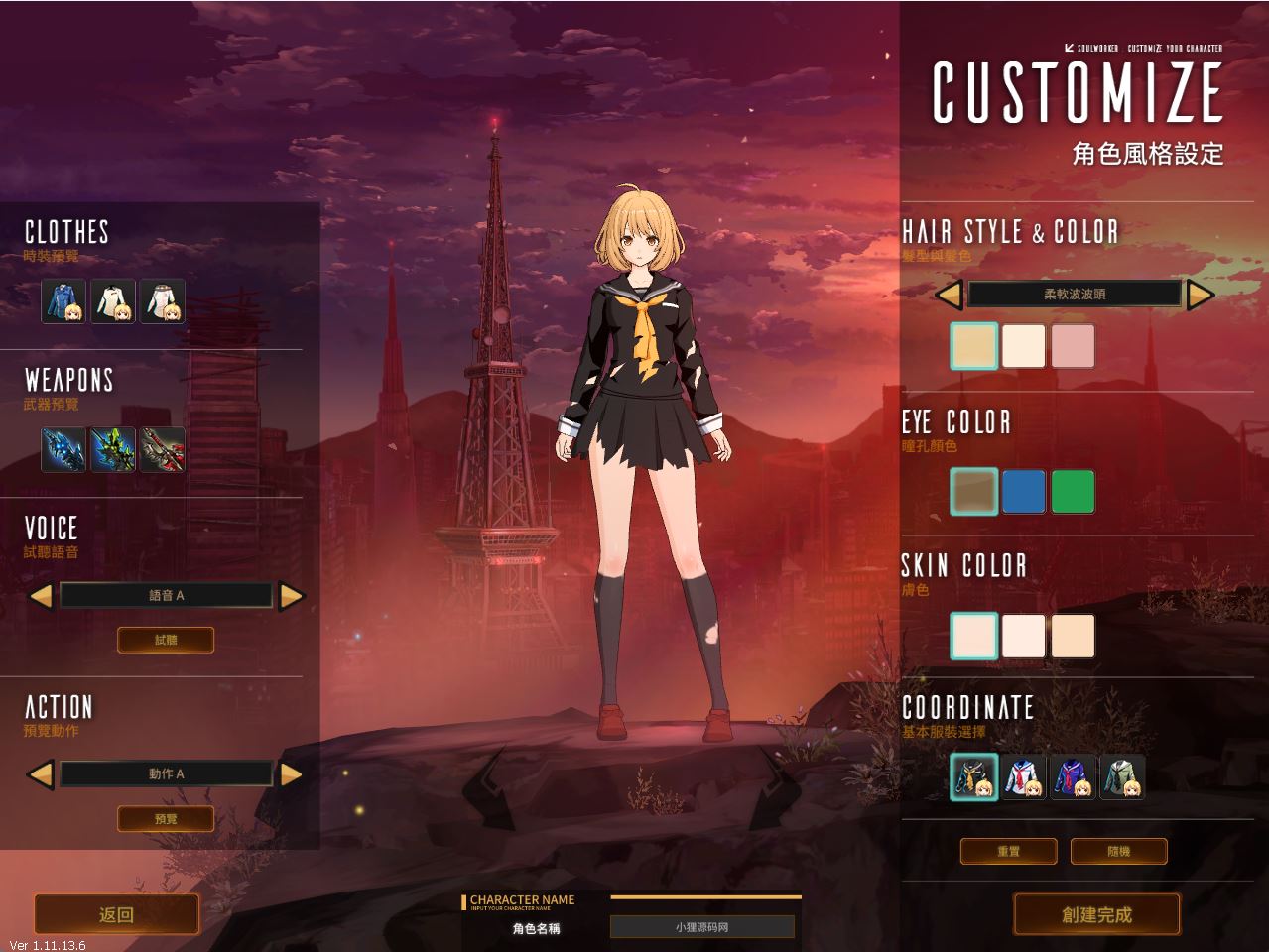Preview the action with 預覽 button
This screenshot has height=952, width=1269.
166,819
